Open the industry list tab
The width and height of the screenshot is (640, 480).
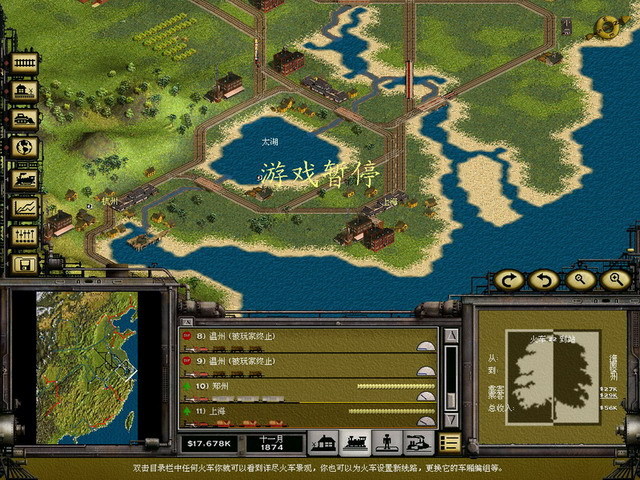pyautogui.click(x=419, y=441)
